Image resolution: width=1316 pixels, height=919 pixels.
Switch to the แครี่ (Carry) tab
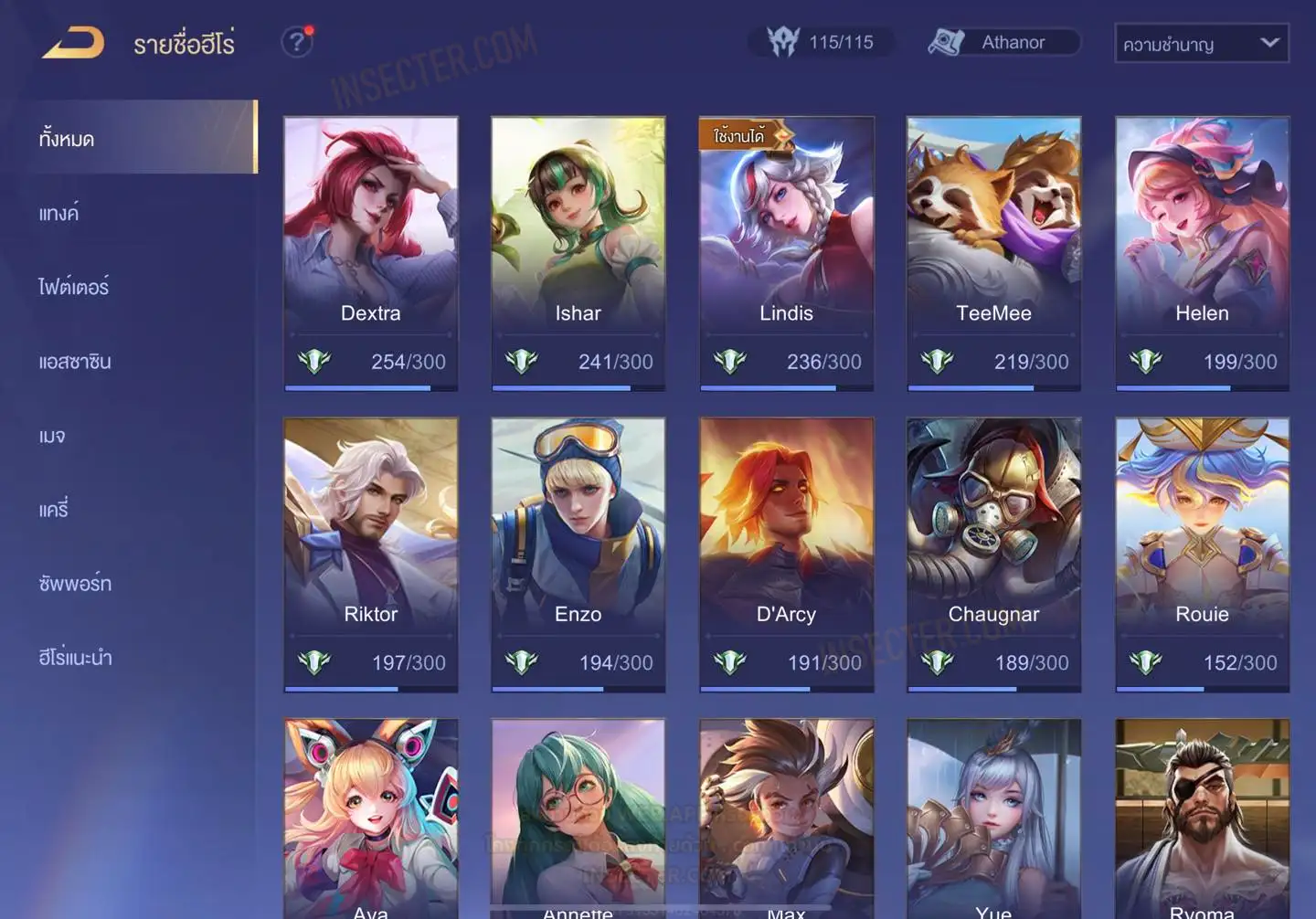click(54, 510)
